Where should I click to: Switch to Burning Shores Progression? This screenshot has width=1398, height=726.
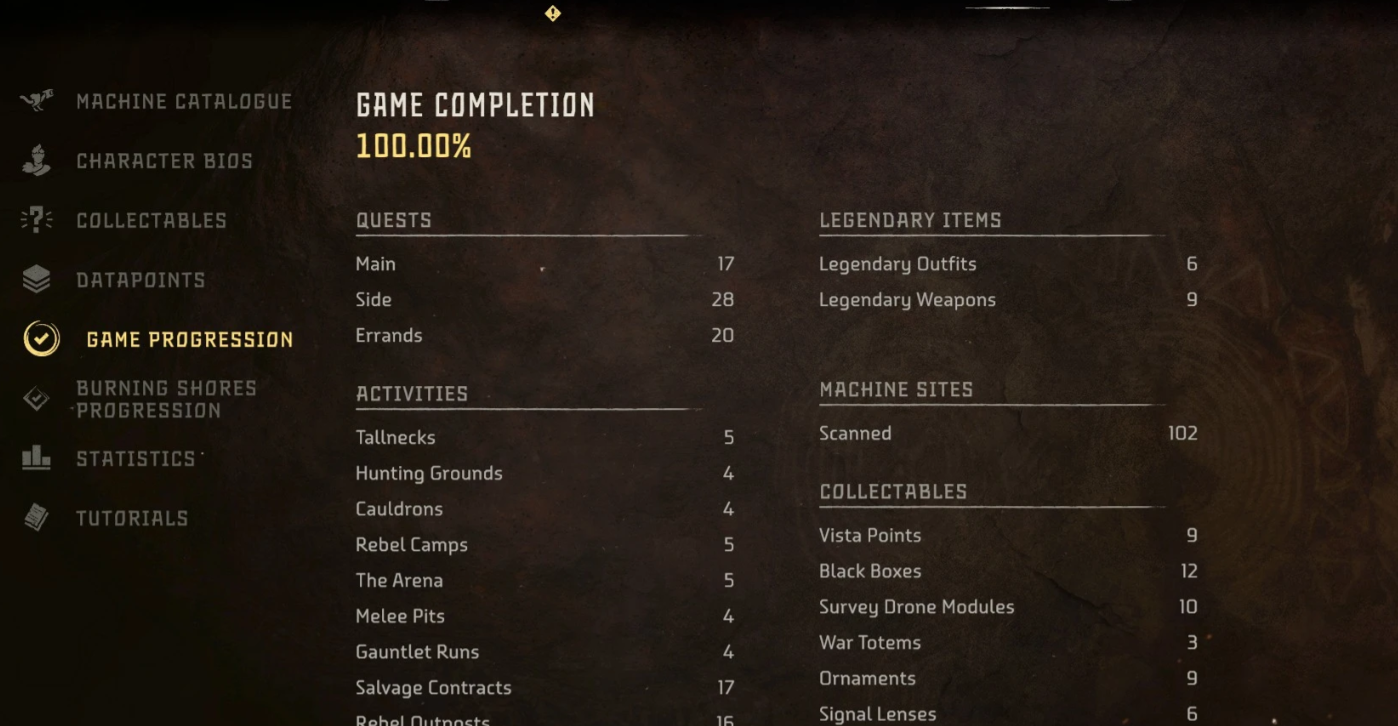pyautogui.click(x=166, y=399)
